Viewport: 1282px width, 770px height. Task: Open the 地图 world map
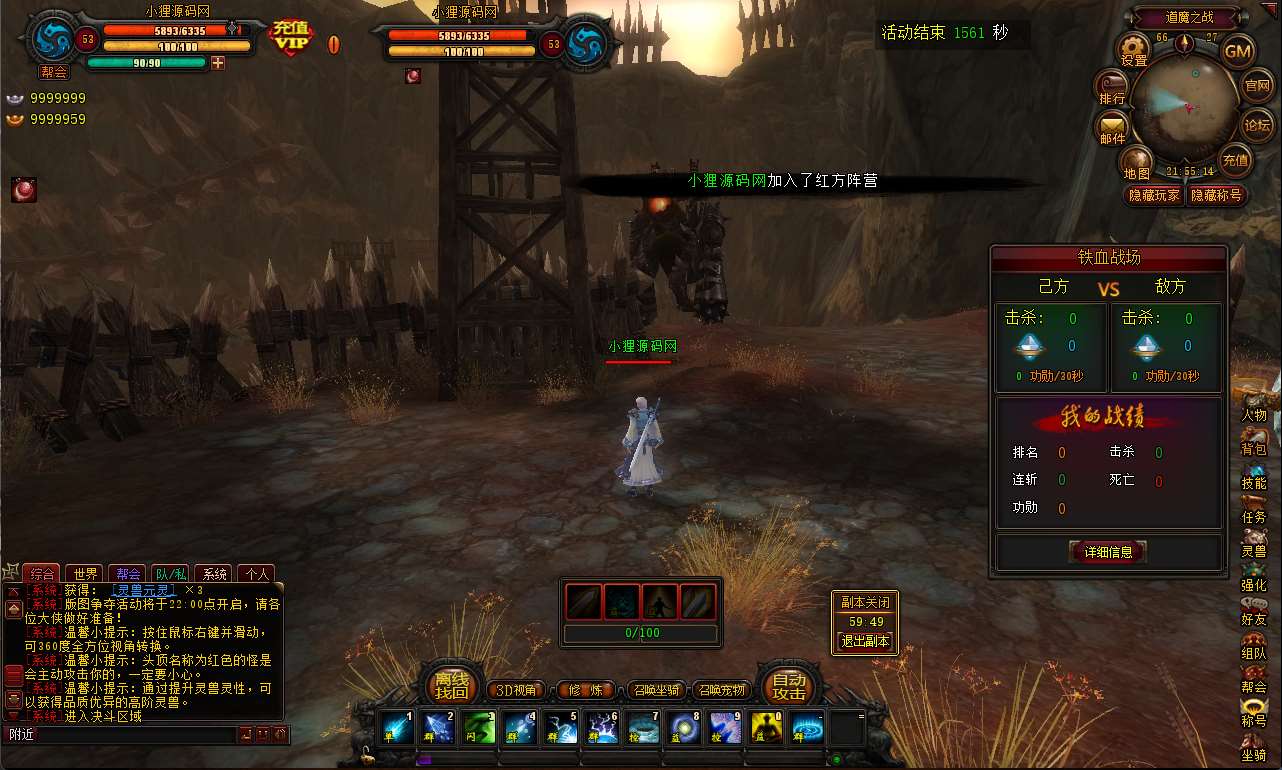[1136, 162]
